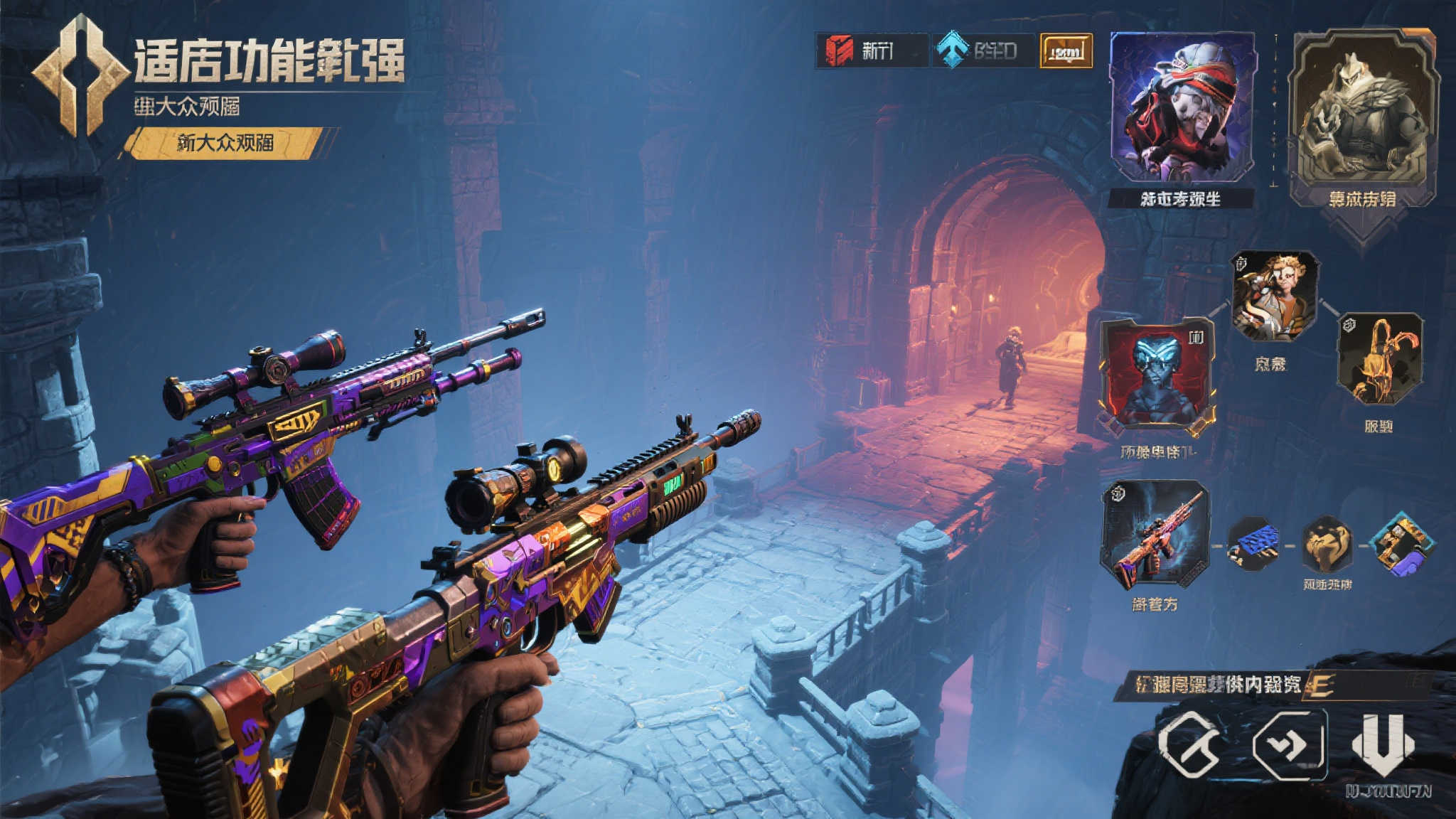Select the teal-bordered diamond item icon
This screenshot has height=819, width=1456.
pos(1400,545)
